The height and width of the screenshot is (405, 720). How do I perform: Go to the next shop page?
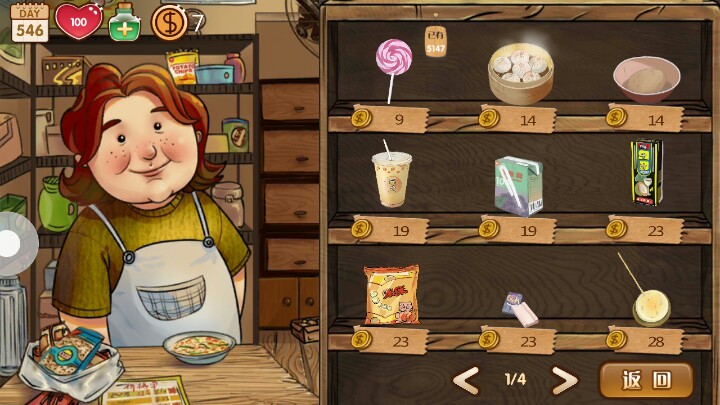click(565, 380)
